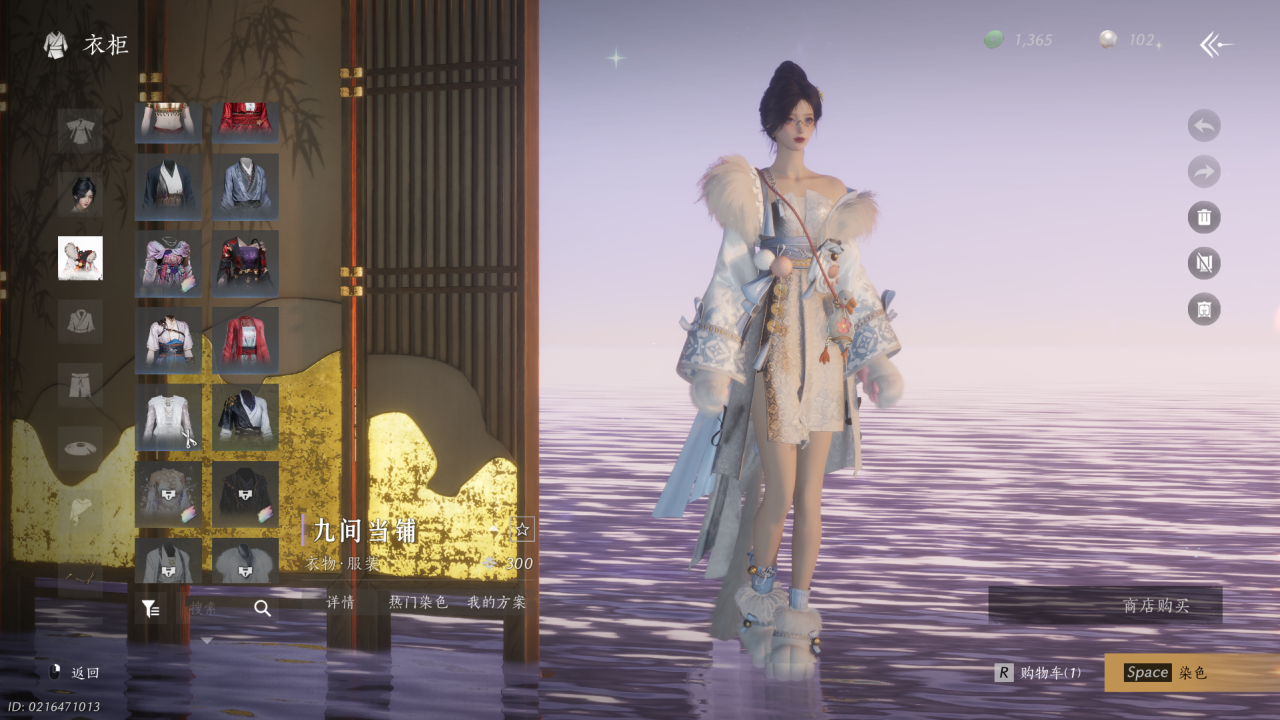Choose the trousers category icon
Viewport: 1280px width, 720px height.
coord(80,385)
